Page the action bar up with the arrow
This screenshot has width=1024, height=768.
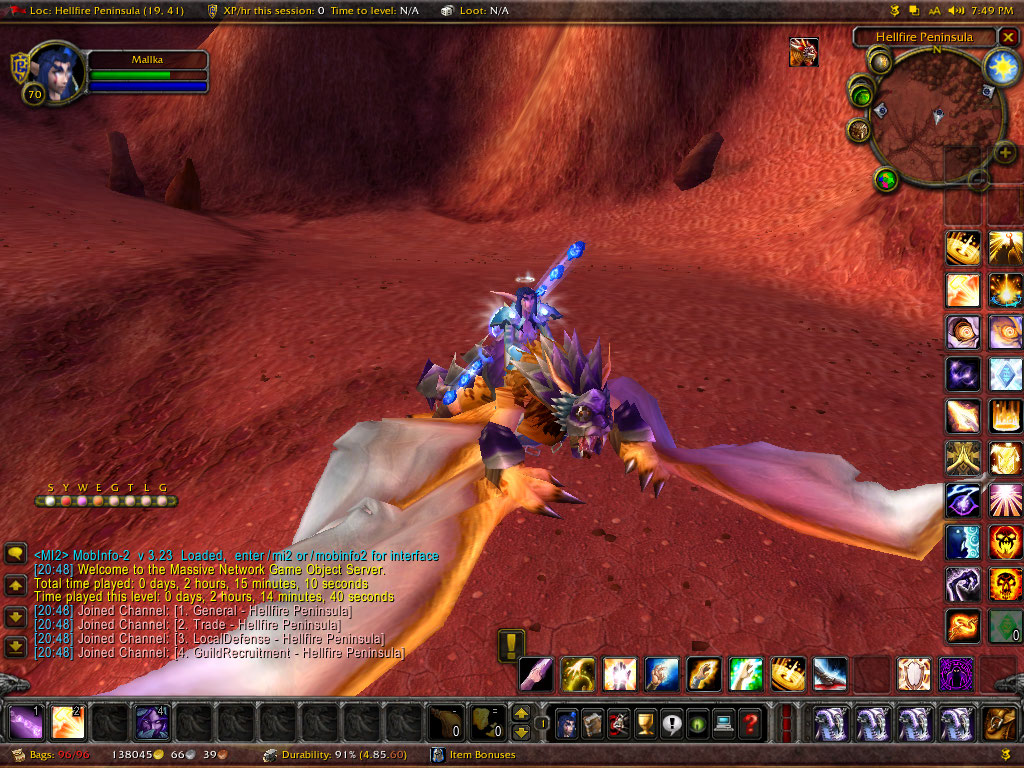pyautogui.click(x=521, y=713)
